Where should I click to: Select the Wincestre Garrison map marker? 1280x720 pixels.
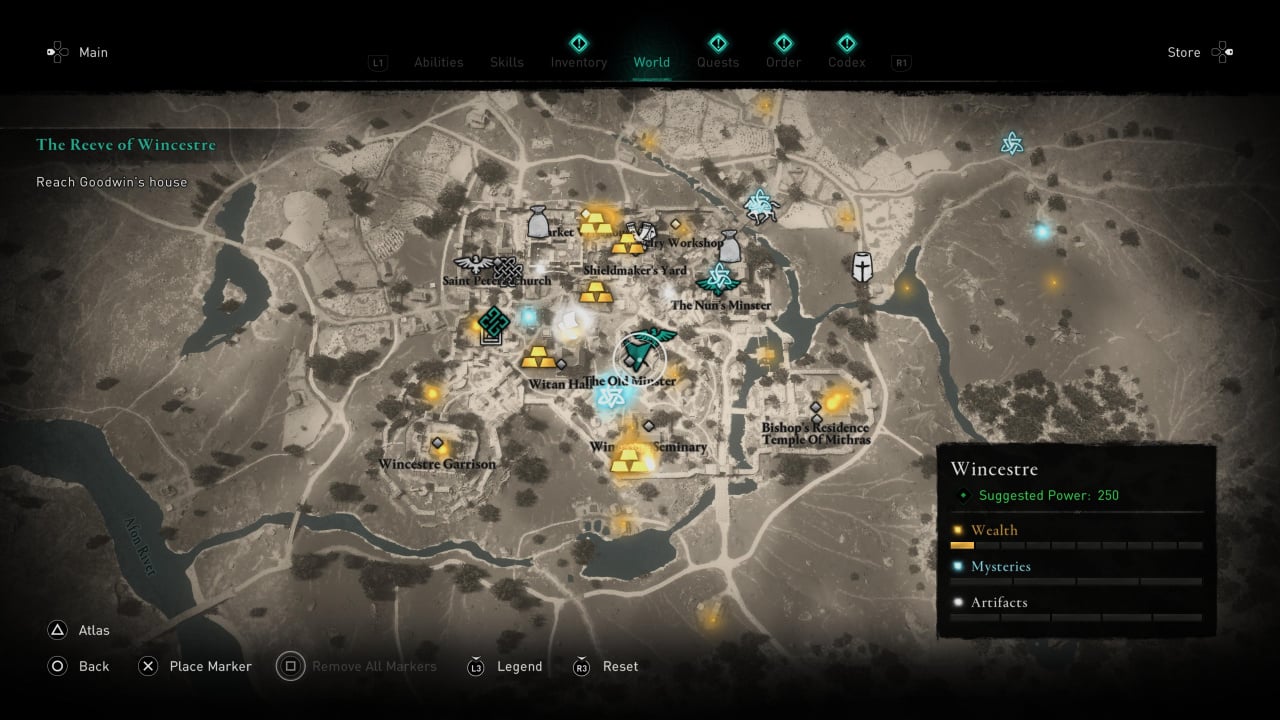[x=437, y=444]
